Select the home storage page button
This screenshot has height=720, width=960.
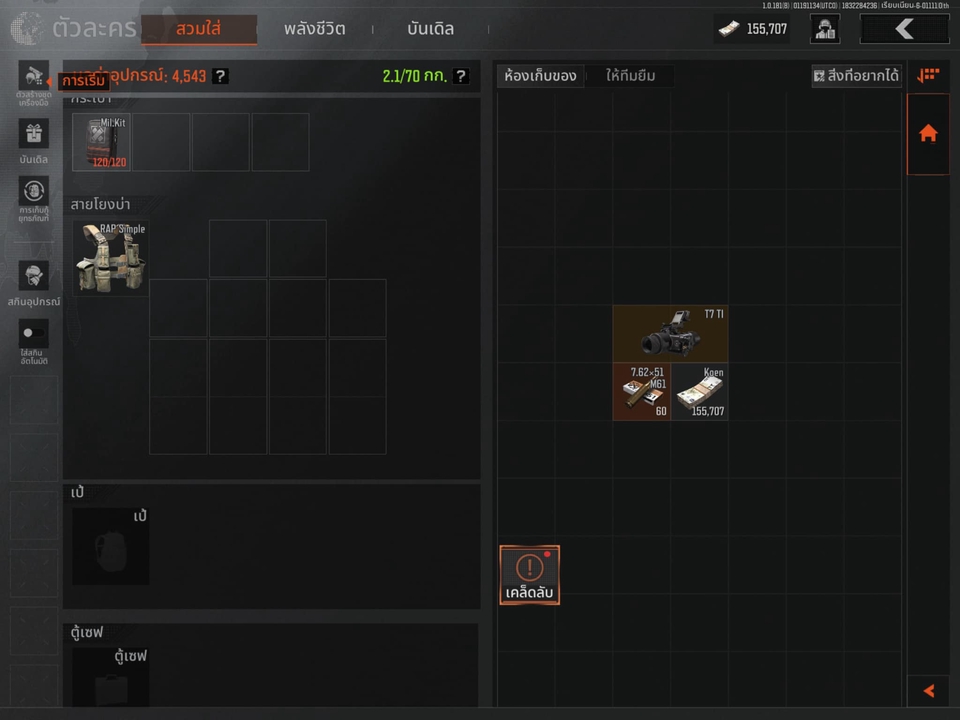(928, 134)
